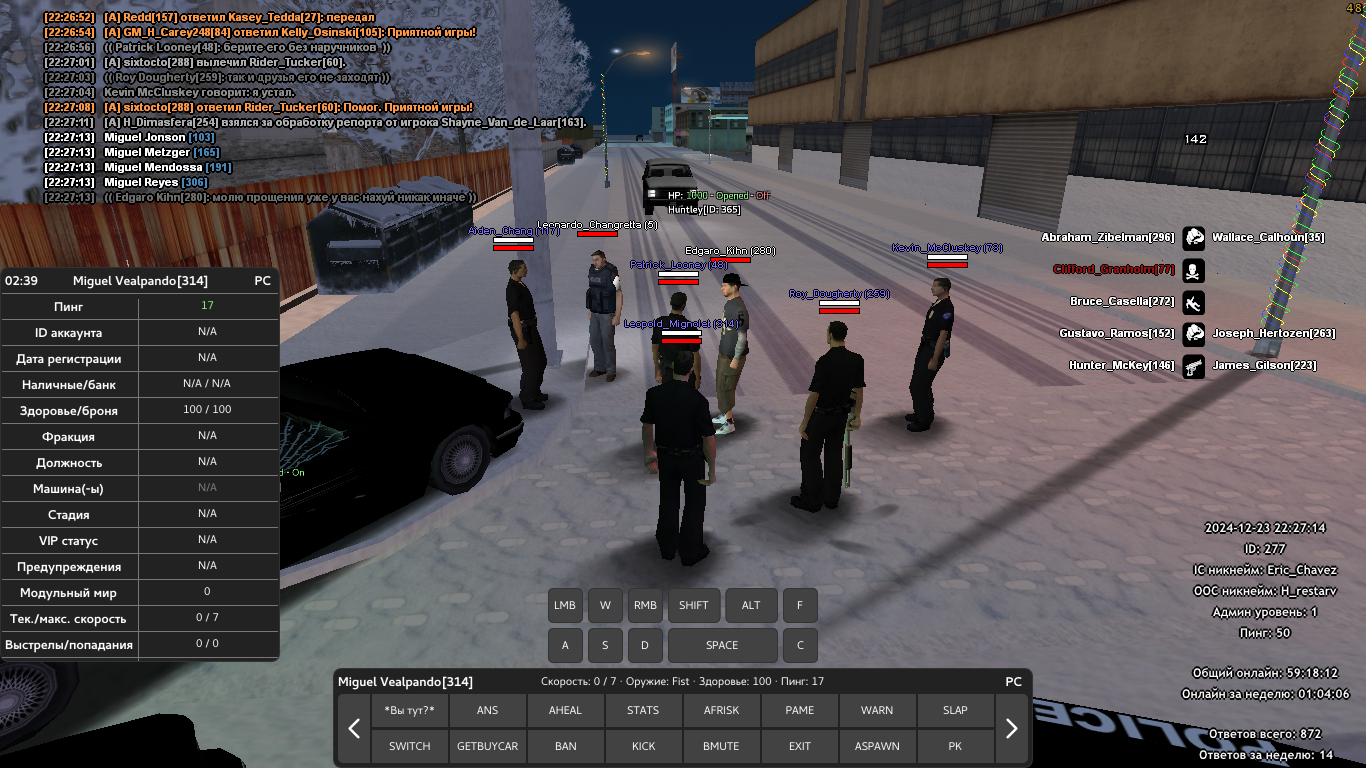Image resolution: width=1366 pixels, height=768 pixels.
Task: Click the *Вы тут?* admin button
Action: [410, 710]
